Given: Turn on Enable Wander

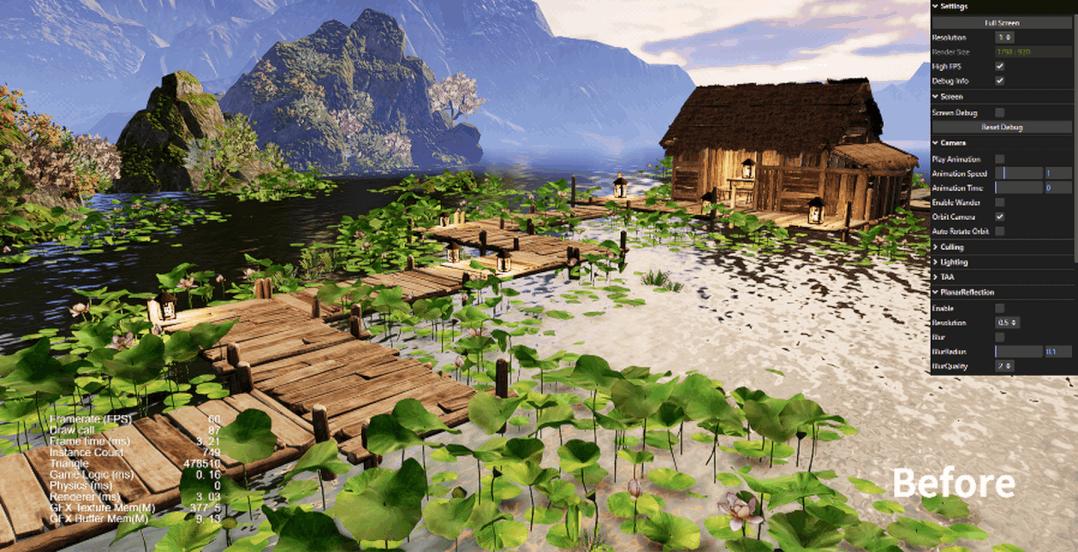Looking at the screenshot, I should [1000, 202].
